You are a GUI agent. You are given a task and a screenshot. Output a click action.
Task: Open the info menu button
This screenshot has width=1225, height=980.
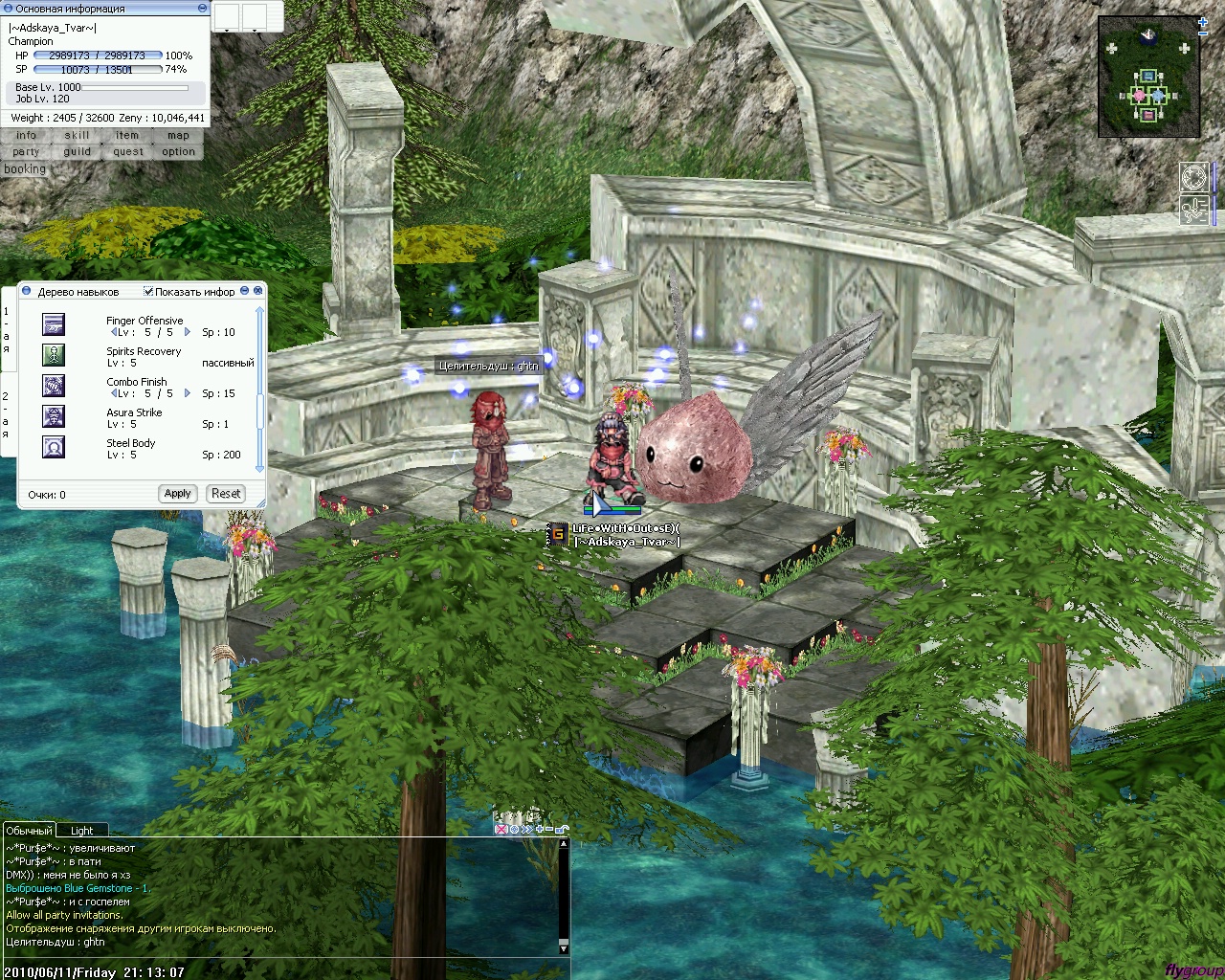click(x=26, y=136)
